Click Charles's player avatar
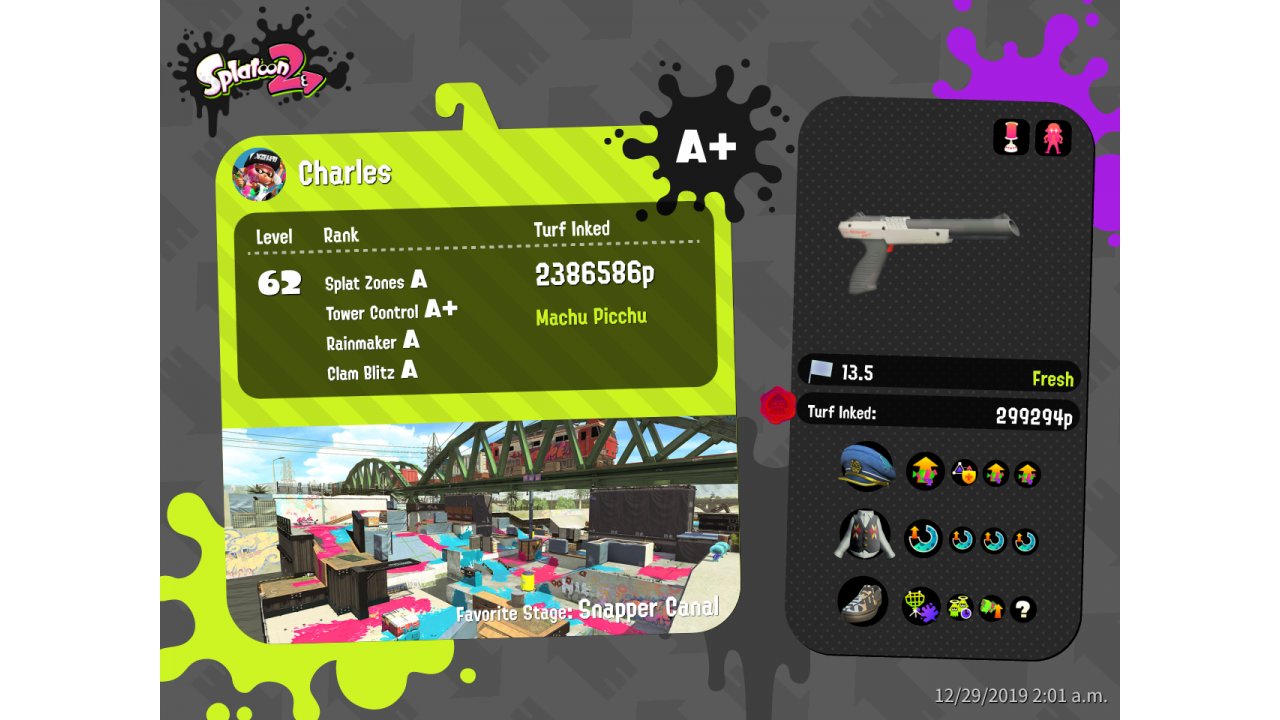Viewport: 1280px width, 720px height. 258,174
